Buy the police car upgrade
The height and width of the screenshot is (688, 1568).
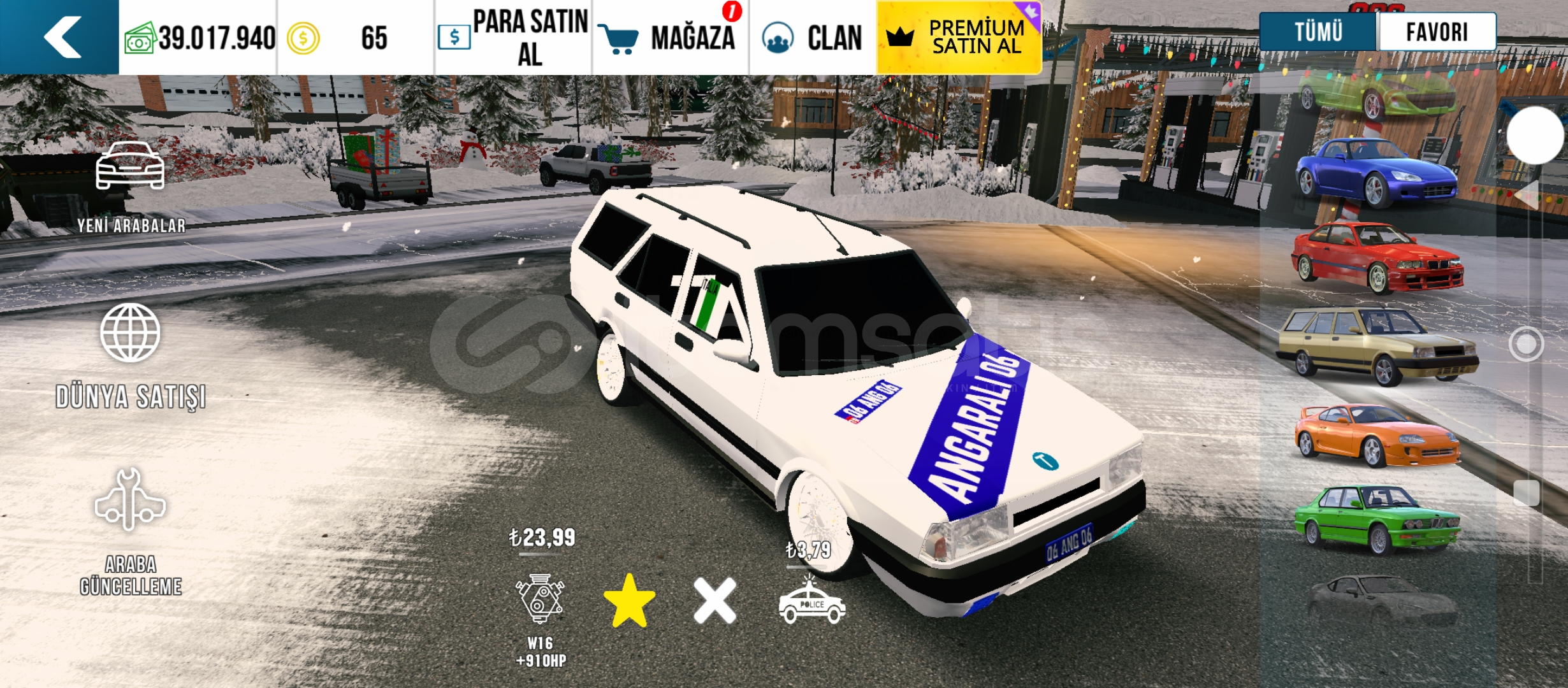click(811, 602)
